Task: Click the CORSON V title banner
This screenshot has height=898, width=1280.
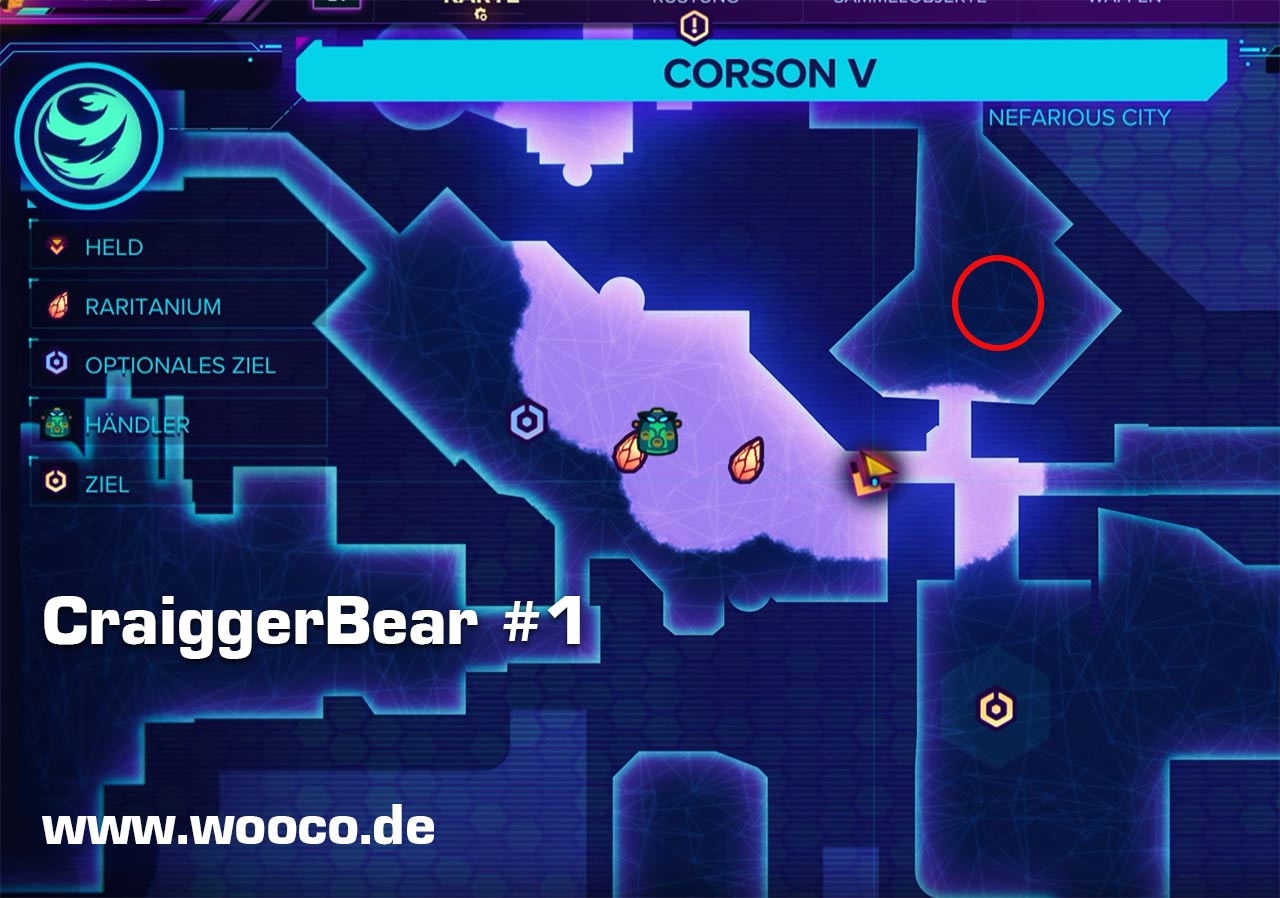Action: tap(762, 73)
